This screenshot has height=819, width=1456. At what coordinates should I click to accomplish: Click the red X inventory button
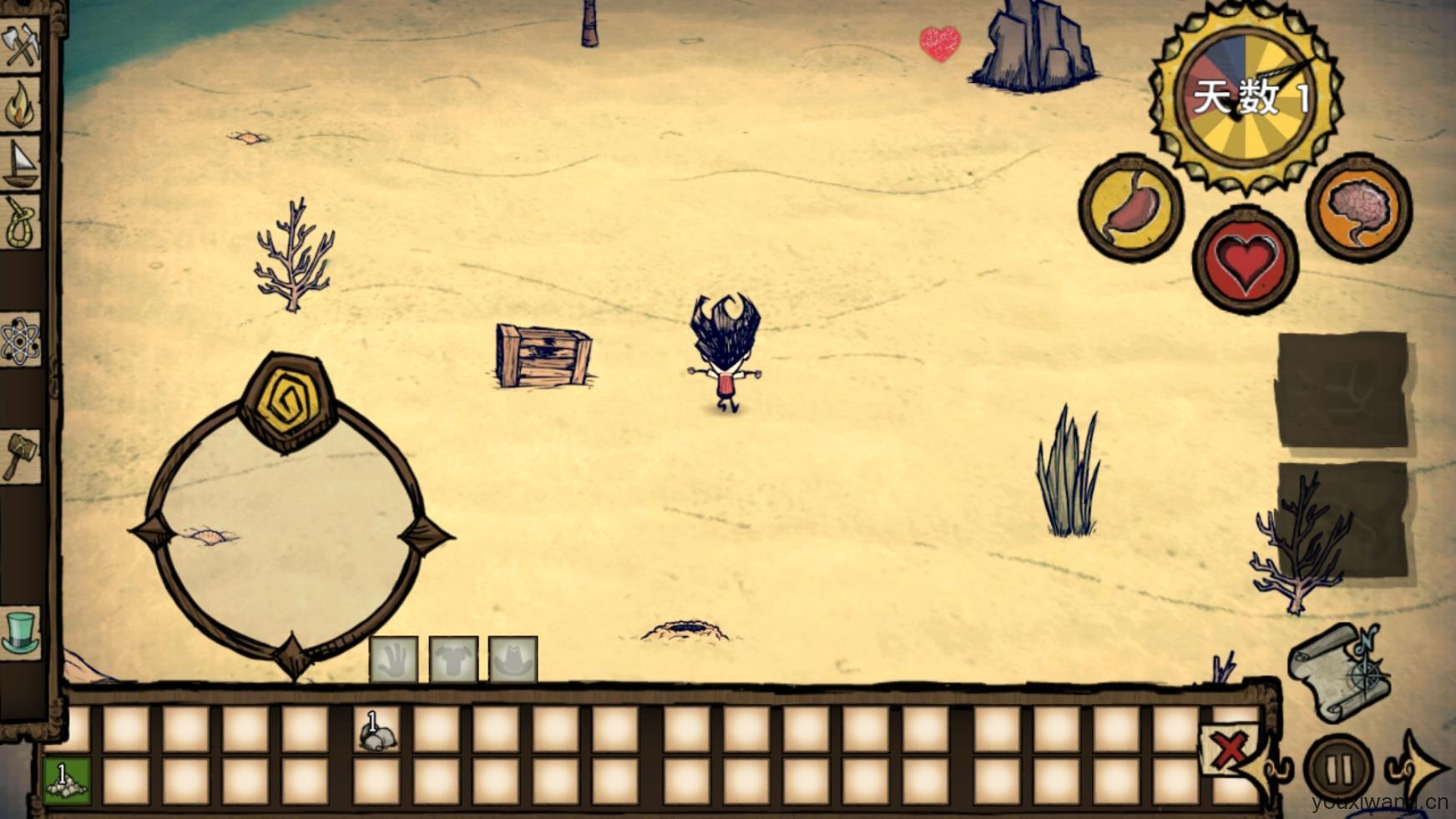pos(1229,748)
